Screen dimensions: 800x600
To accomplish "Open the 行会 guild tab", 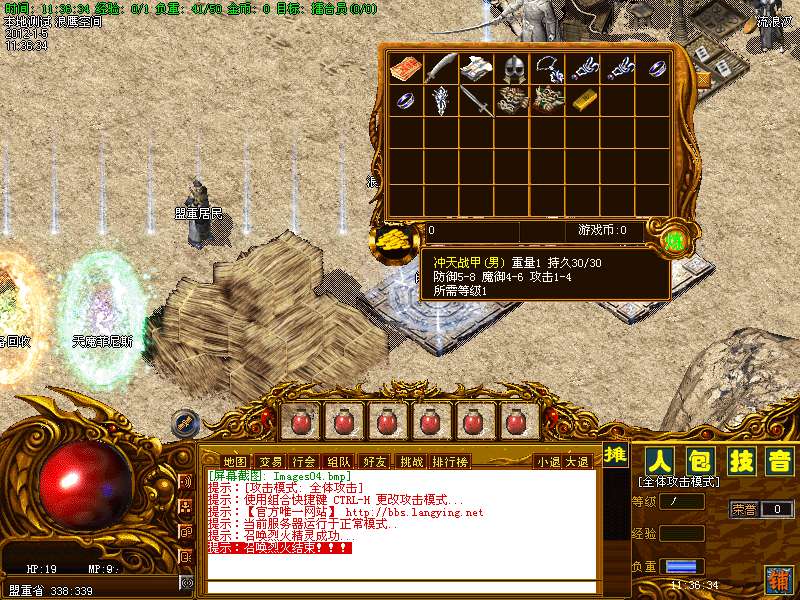I will 304,461.
